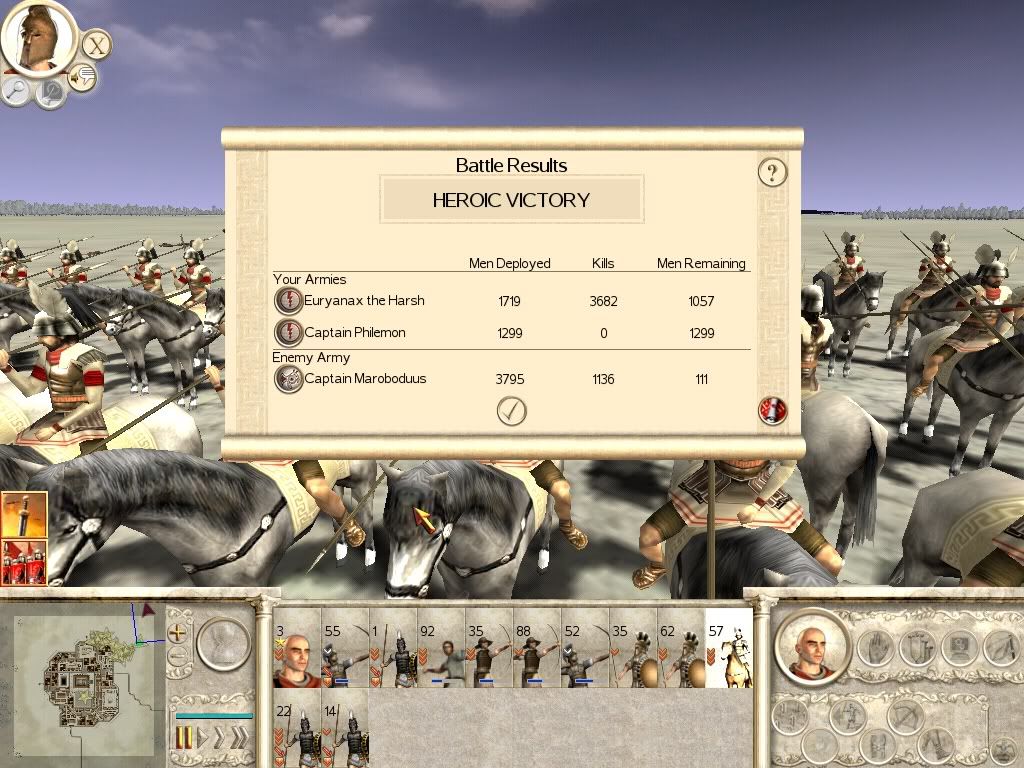The image size is (1024, 768).
Task: Click the Spartan helmet advisor portrait
Action: point(38,37)
